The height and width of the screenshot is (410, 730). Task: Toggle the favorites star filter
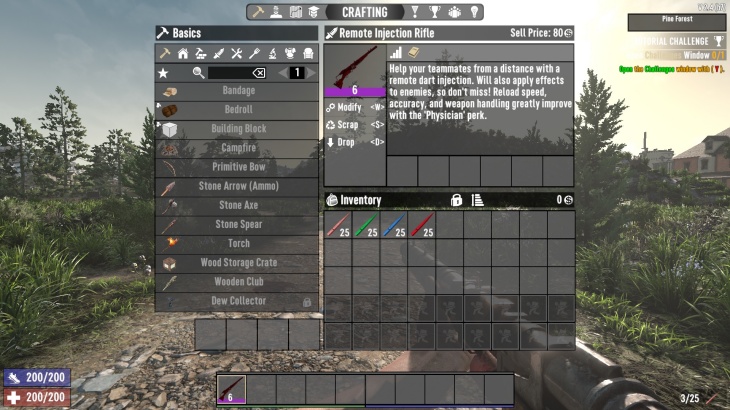pos(164,73)
